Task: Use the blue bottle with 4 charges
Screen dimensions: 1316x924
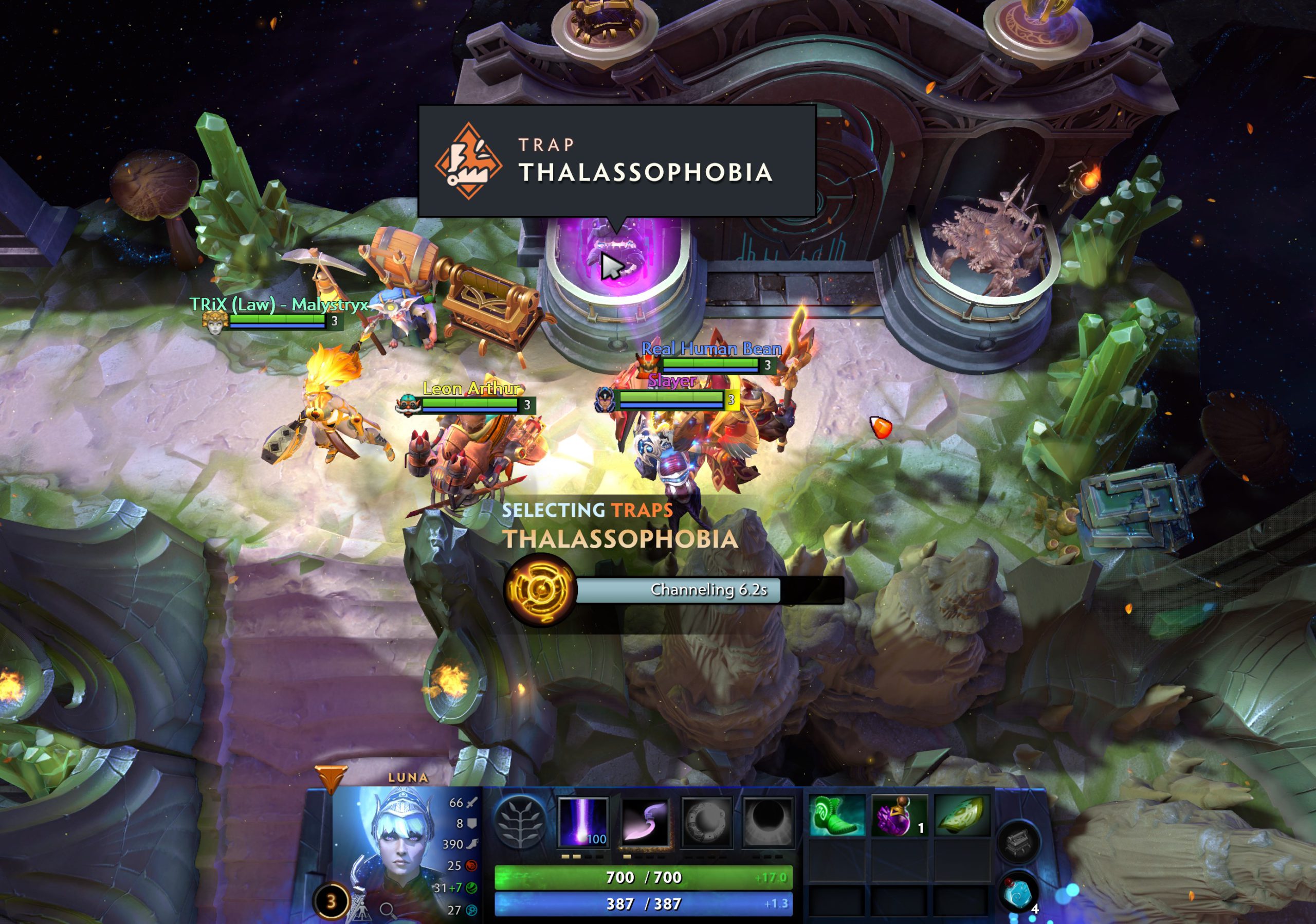Action: pos(1020,893)
